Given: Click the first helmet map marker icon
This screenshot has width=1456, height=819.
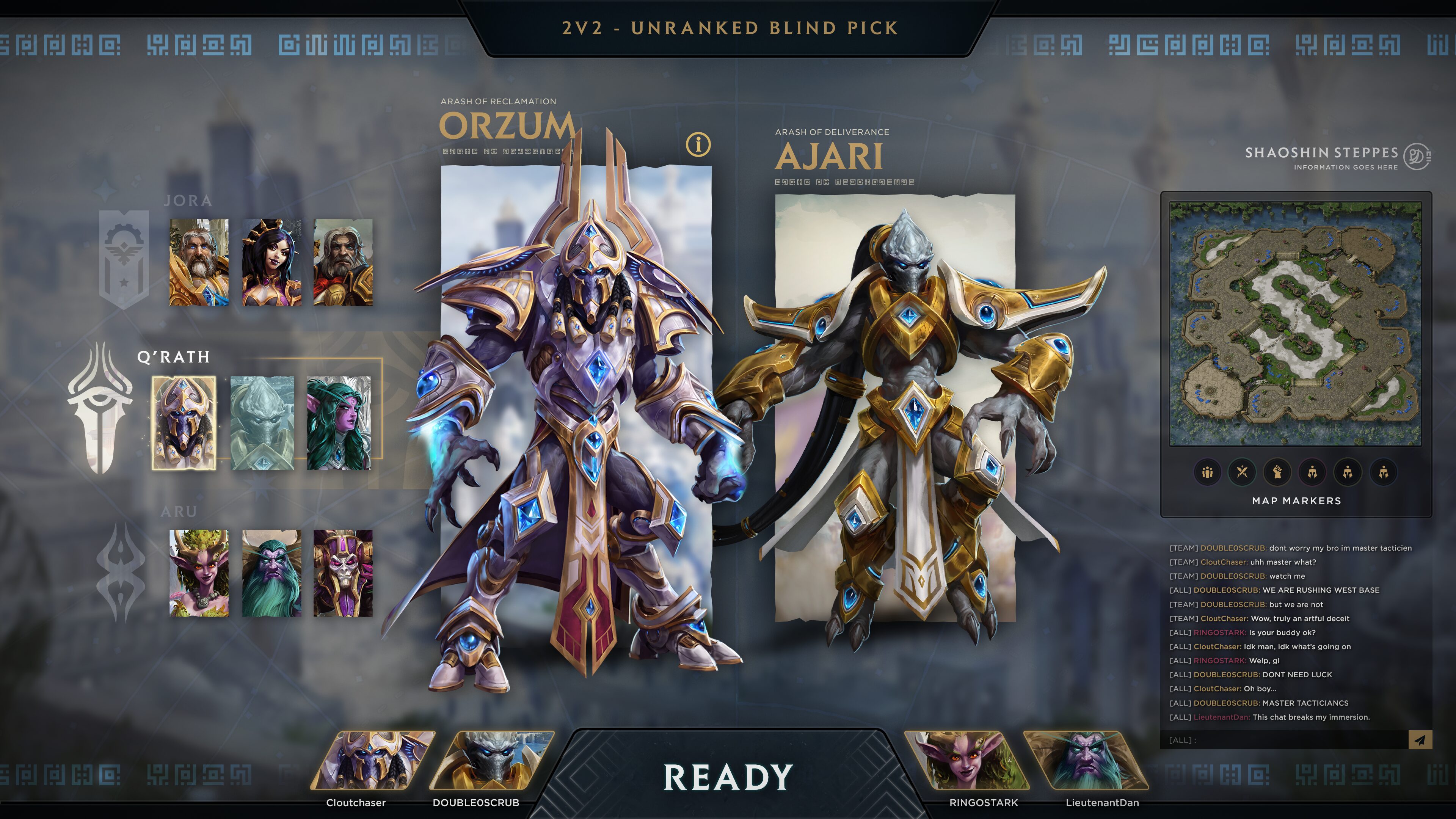Looking at the screenshot, I should (x=1312, y=472).
